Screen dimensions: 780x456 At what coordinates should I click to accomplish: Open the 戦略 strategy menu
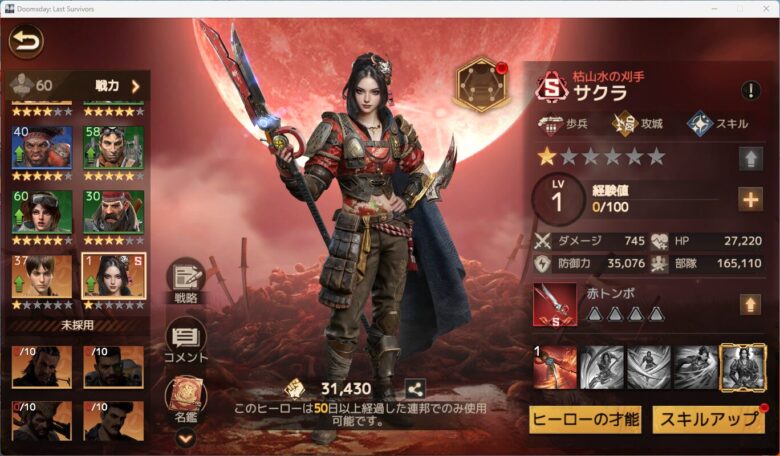click(185, 281)
